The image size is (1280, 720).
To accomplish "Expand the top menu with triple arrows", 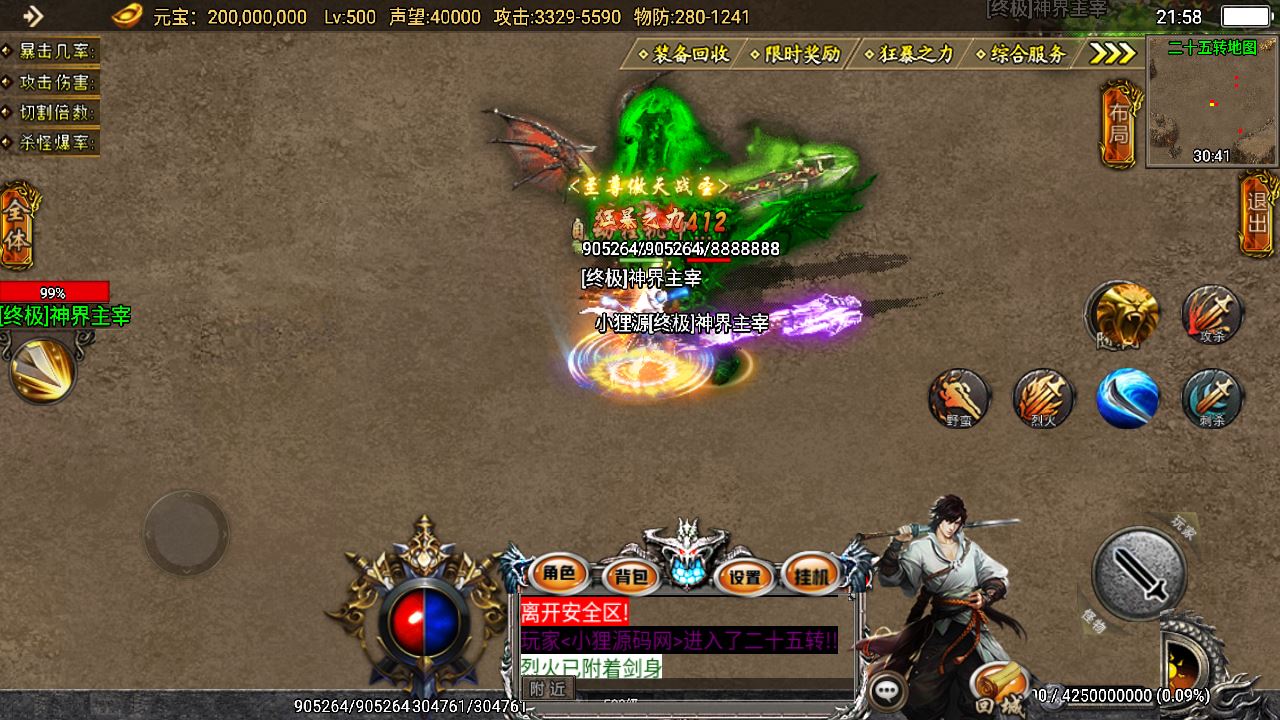I will [x=1112, y=54].
